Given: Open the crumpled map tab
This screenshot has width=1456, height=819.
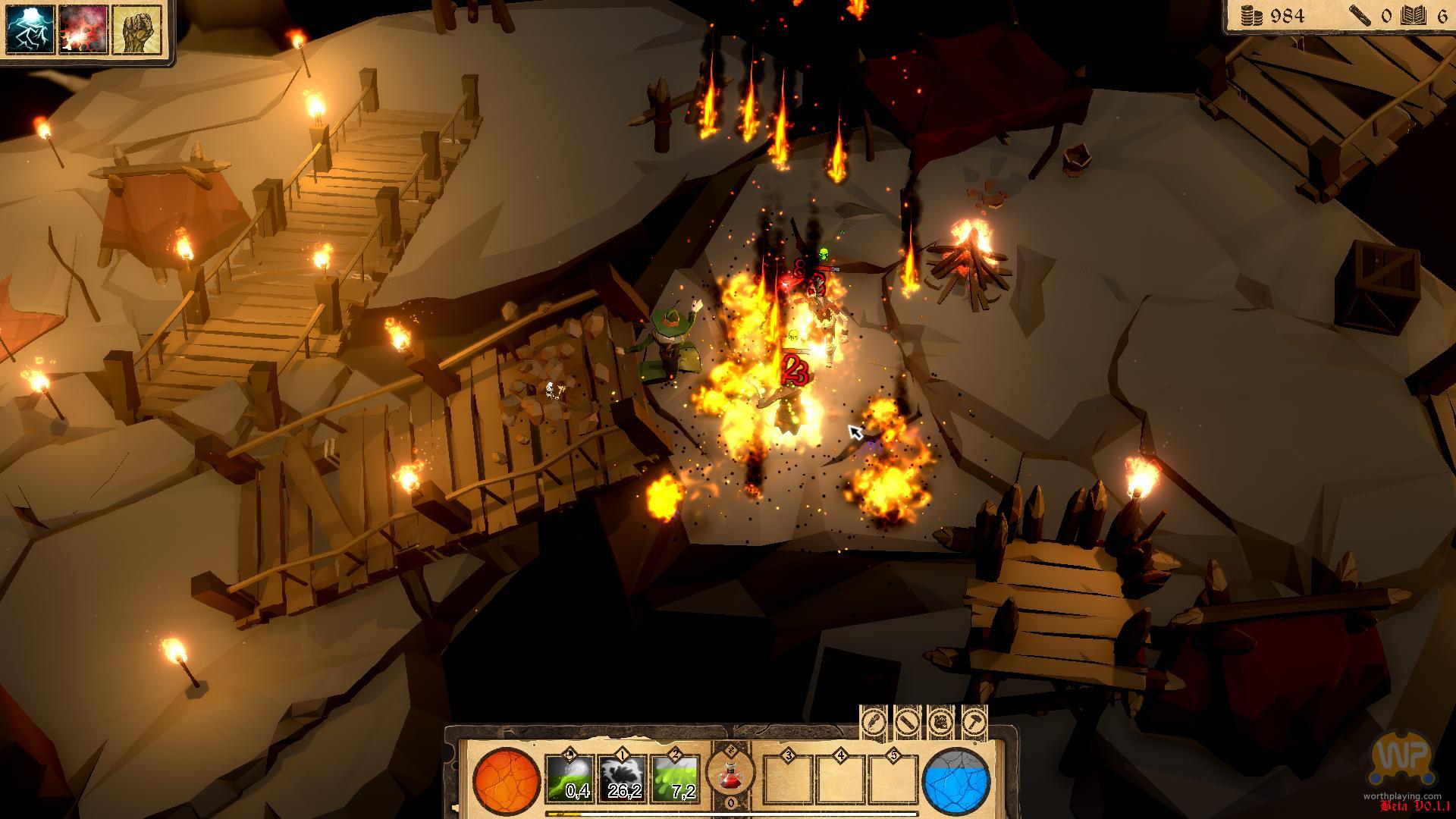Looking at the screenshot, I should click(x=940, y=721).
